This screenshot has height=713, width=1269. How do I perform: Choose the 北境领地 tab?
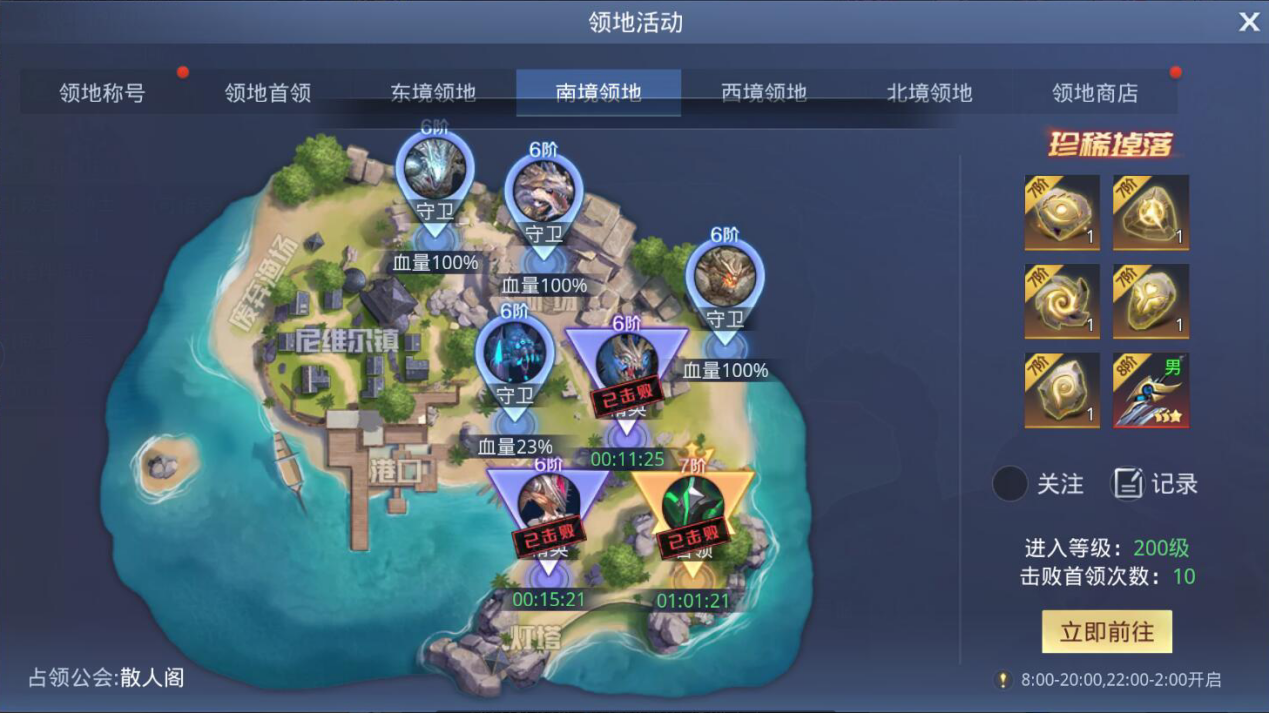point(929,93)
